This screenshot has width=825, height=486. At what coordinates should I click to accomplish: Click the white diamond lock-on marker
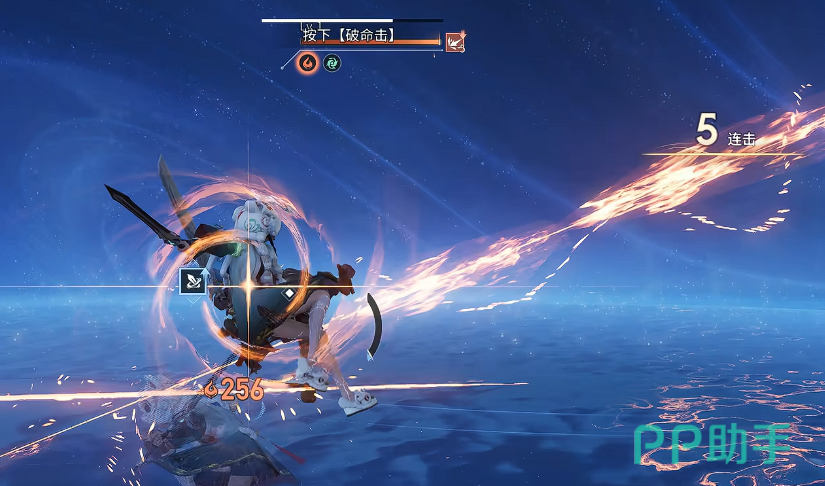coord(289,294)
